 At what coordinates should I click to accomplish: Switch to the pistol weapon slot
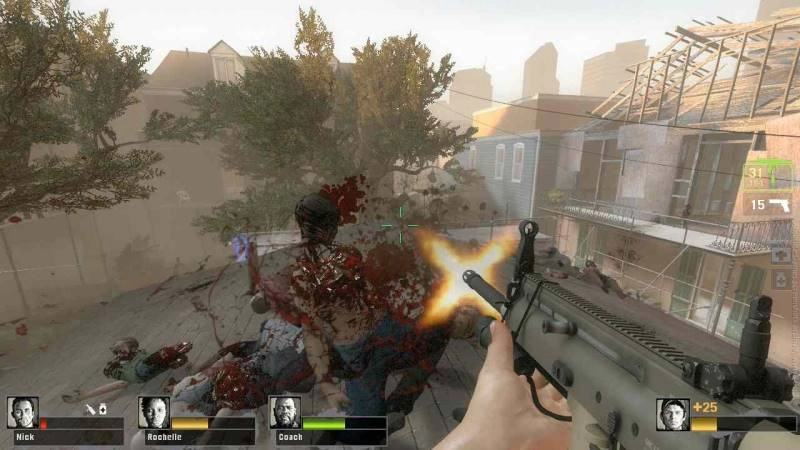[770, 205]
